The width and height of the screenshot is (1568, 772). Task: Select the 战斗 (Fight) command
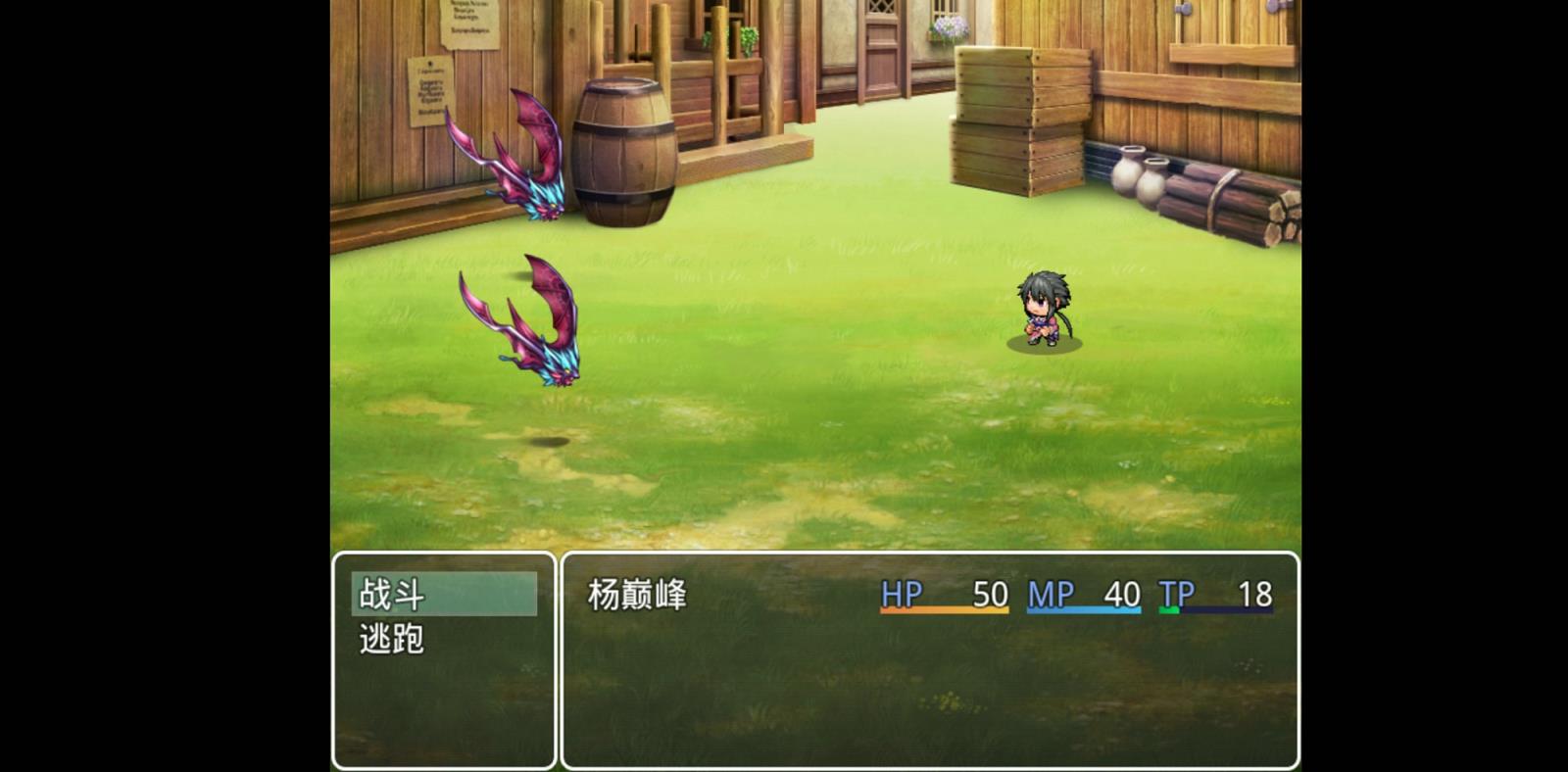pyautogui.click(x=443, y=594)
